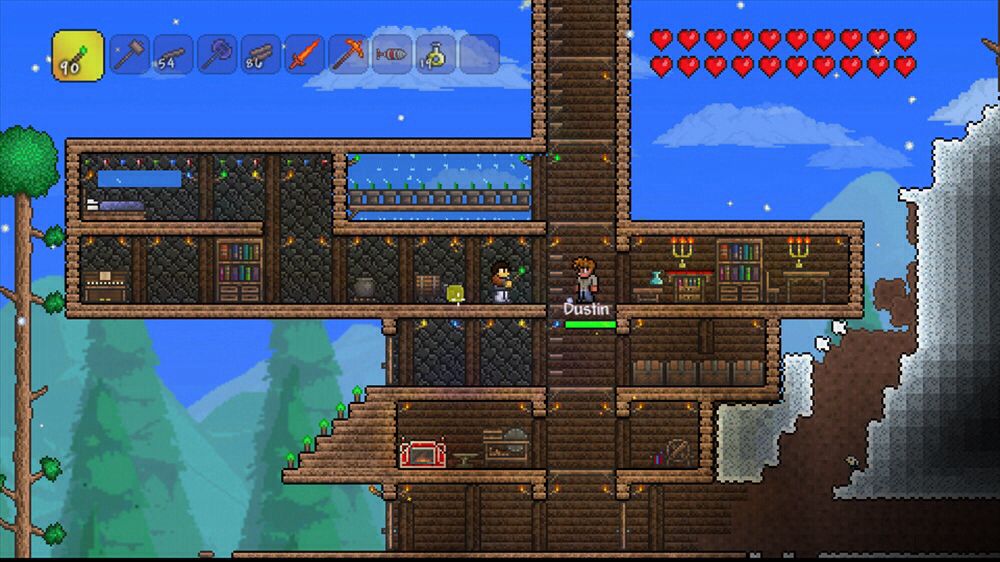Choose the hotbar item stacked at 54
1000x562 pixels.
pos(173,54)
